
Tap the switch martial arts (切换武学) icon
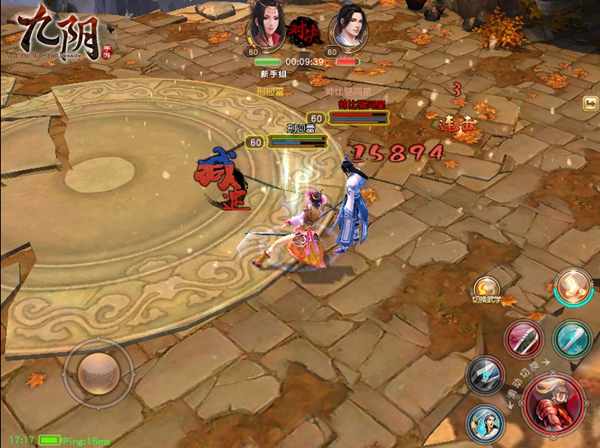(487, 290)
